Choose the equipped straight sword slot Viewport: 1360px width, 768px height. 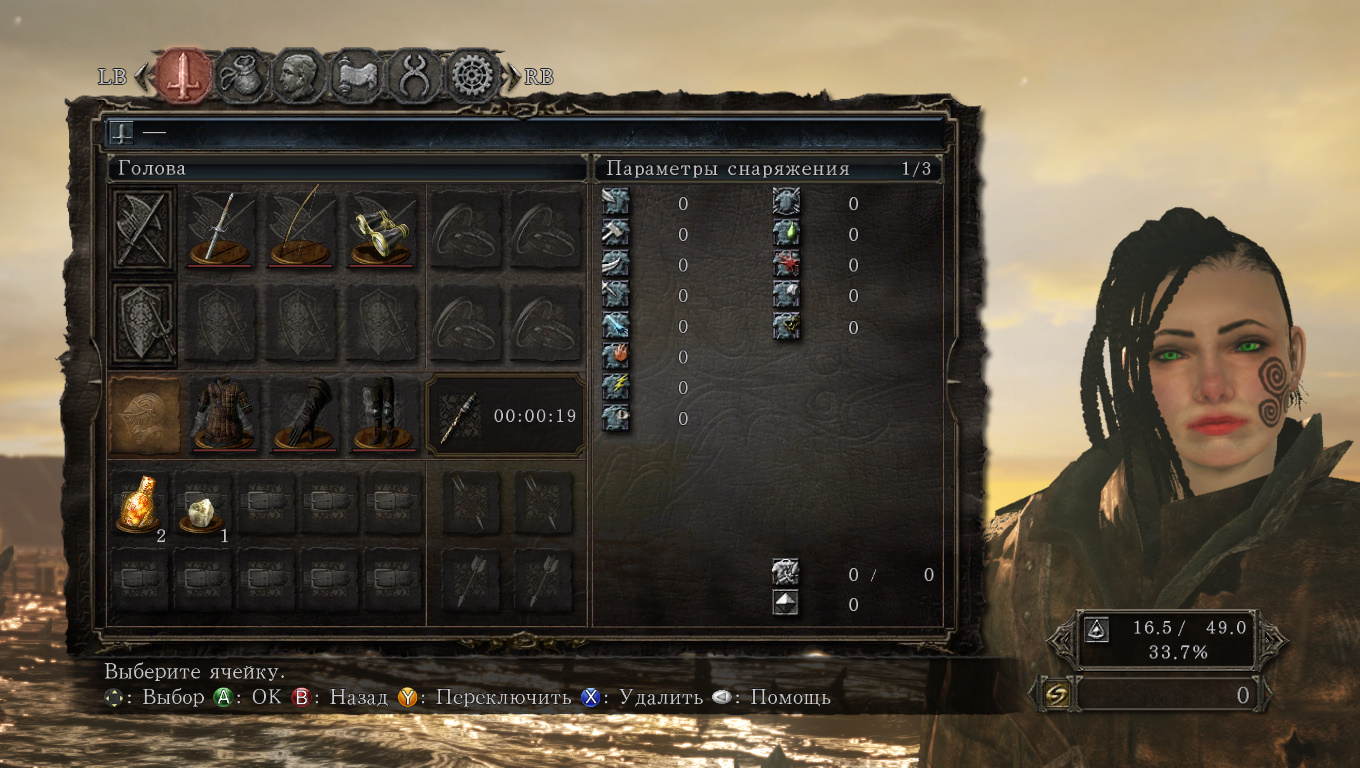[221, 229]
